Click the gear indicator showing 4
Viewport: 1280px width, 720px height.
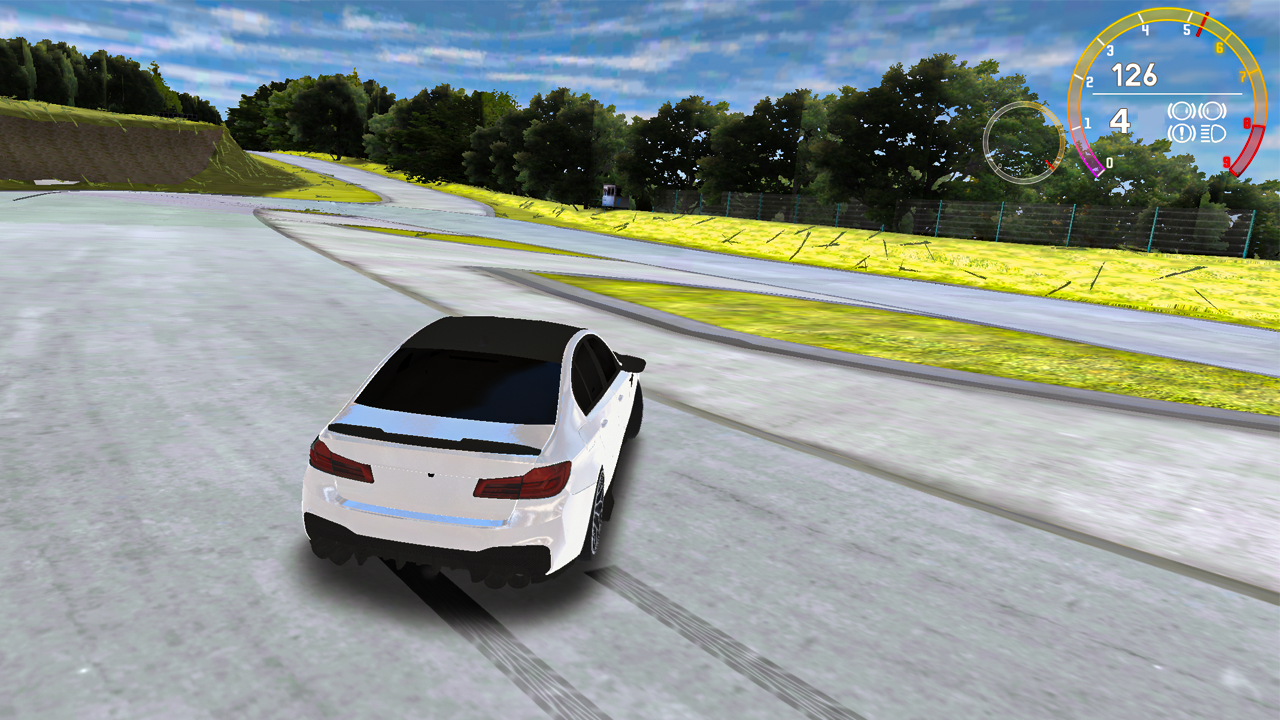click(1119, 121)
